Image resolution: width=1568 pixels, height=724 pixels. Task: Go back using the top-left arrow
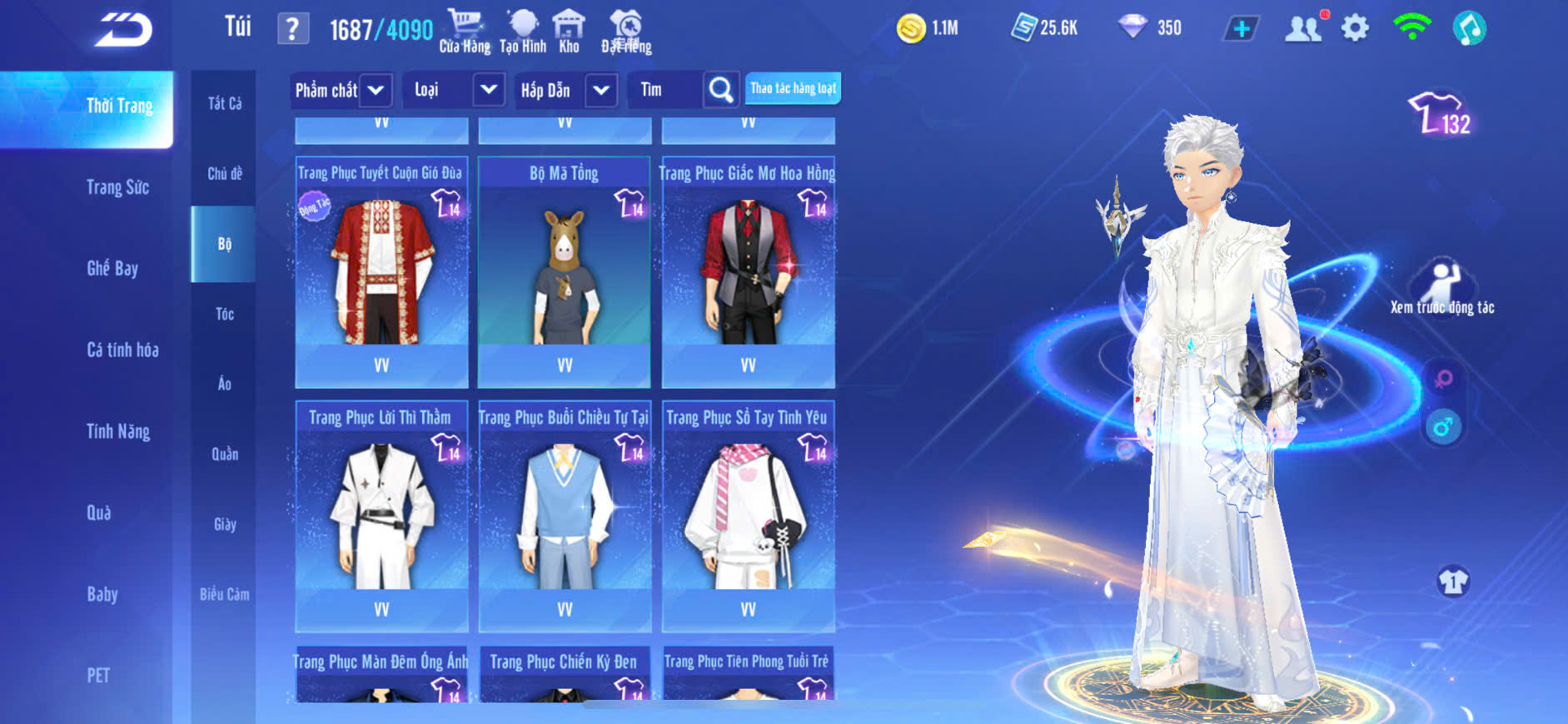[x=123, y=30]
